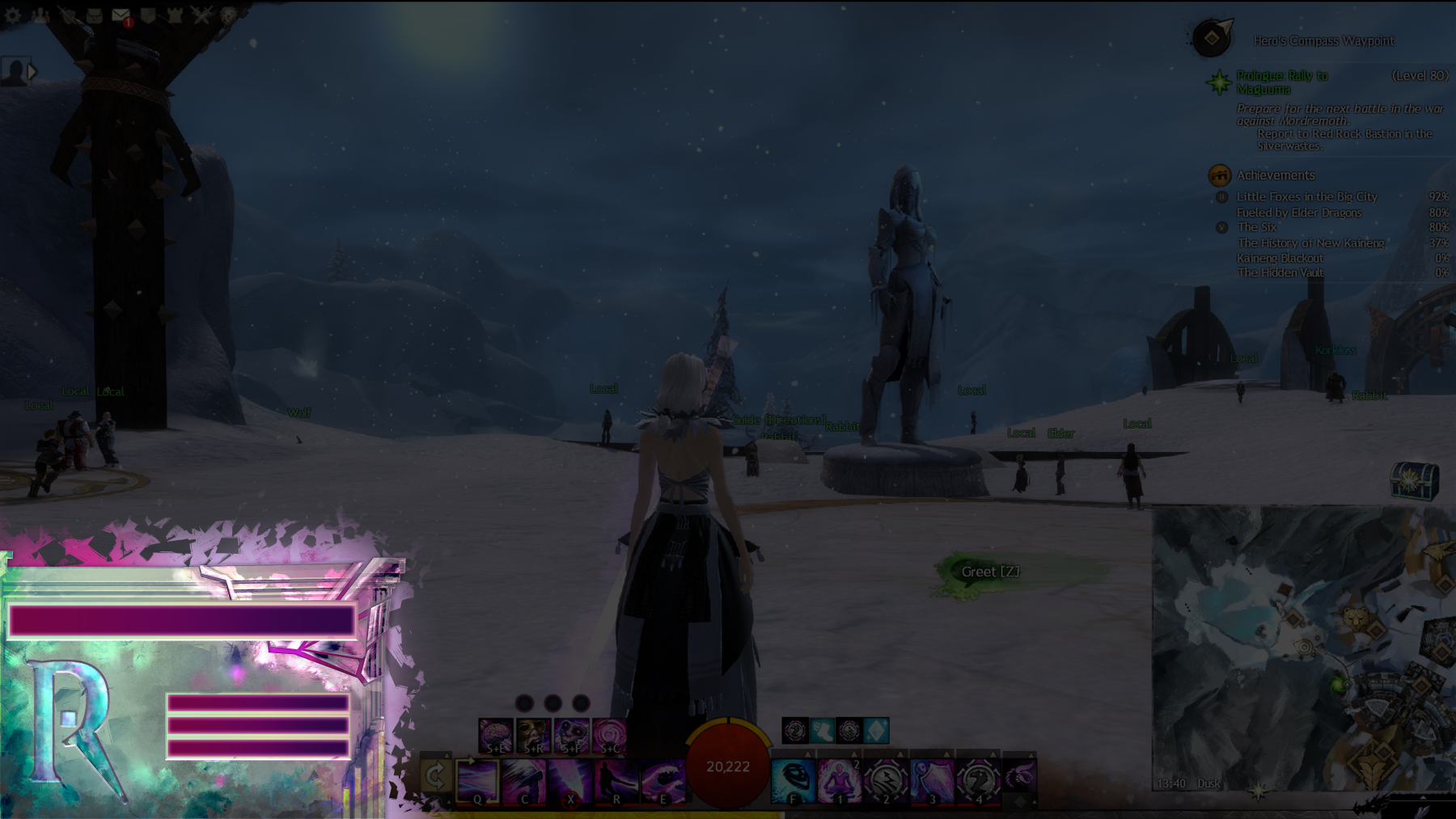Screen dimensions: 1456x819
Task: Open the World vs. World castle icon
Action: pos(175,15)
